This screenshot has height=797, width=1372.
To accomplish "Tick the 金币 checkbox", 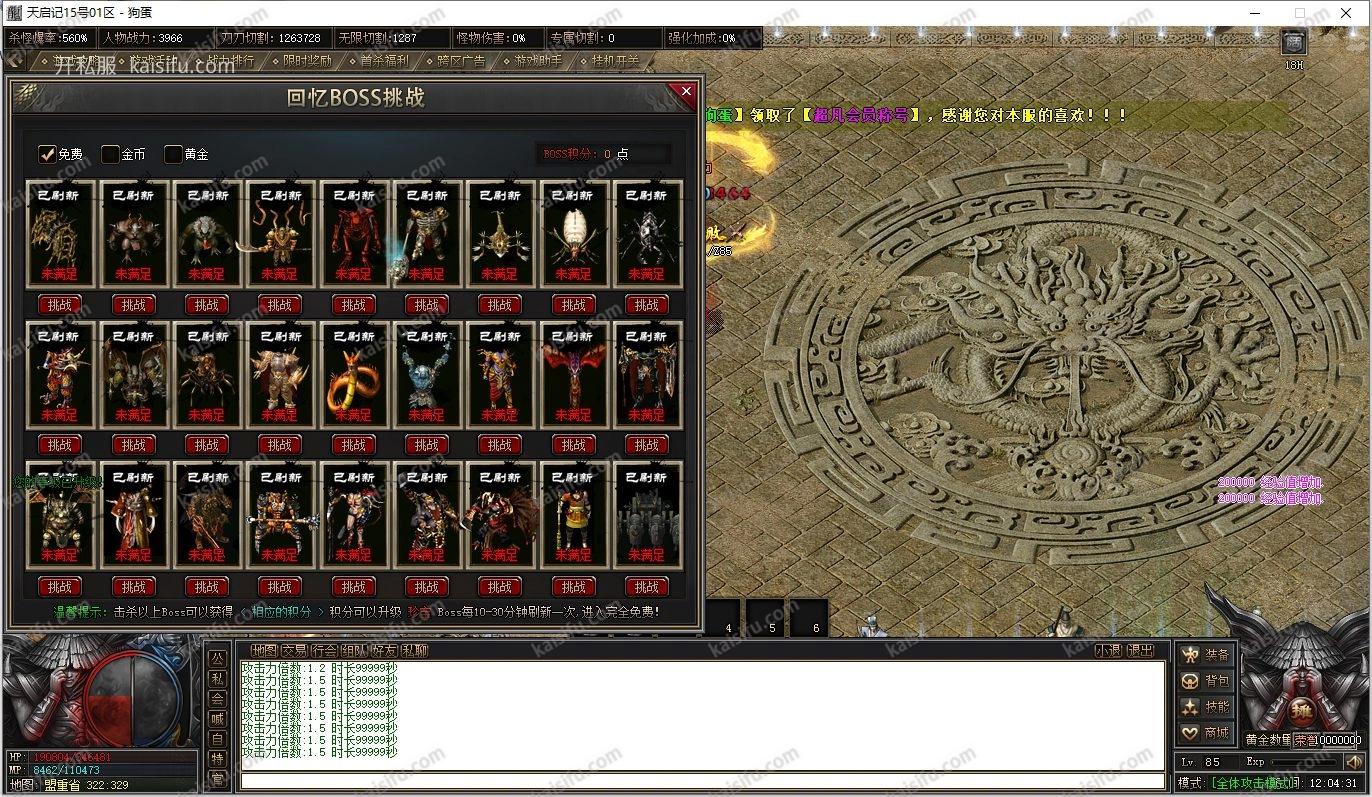I will (x=111, y=154).
